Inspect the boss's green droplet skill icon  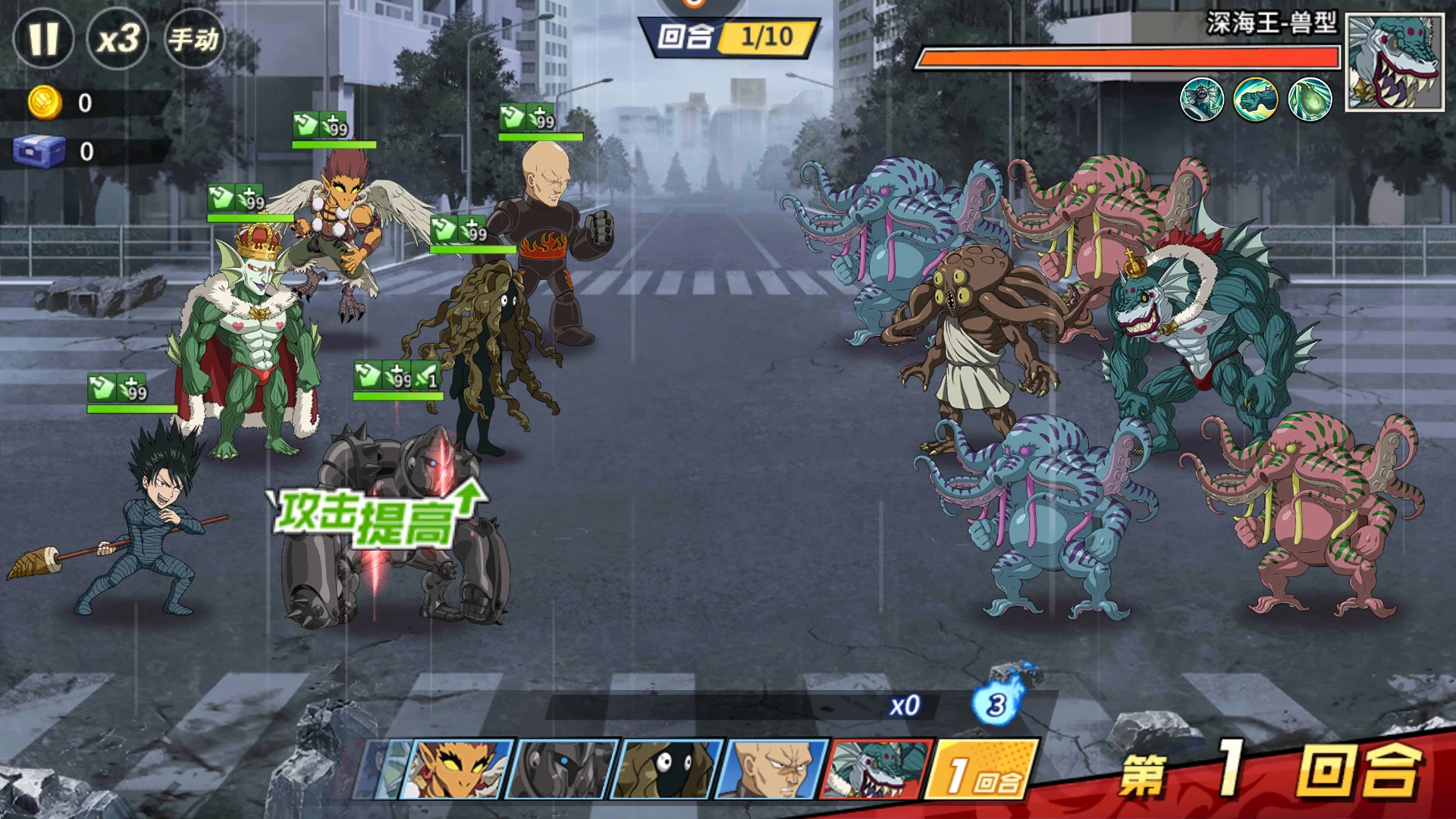pyautogui.click(x=1310, y=99)
